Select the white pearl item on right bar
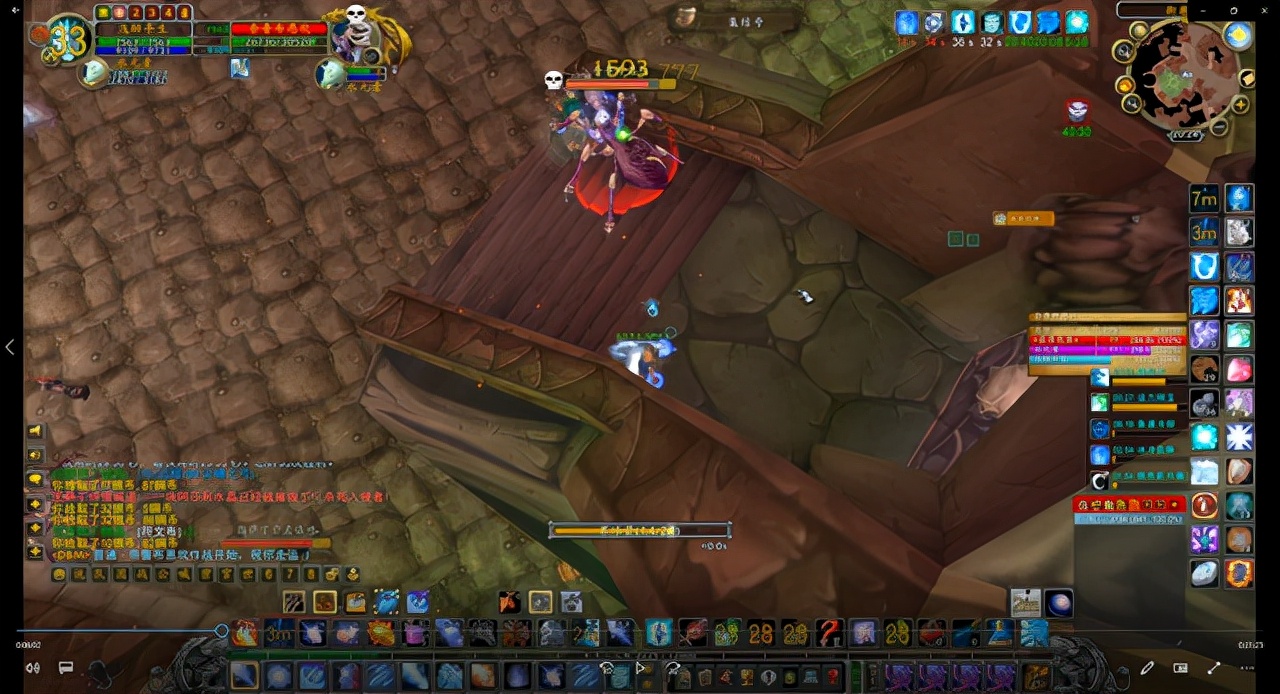This screenshot has height=694, width=1280. pyautogui.click(x=1204, y=572)
